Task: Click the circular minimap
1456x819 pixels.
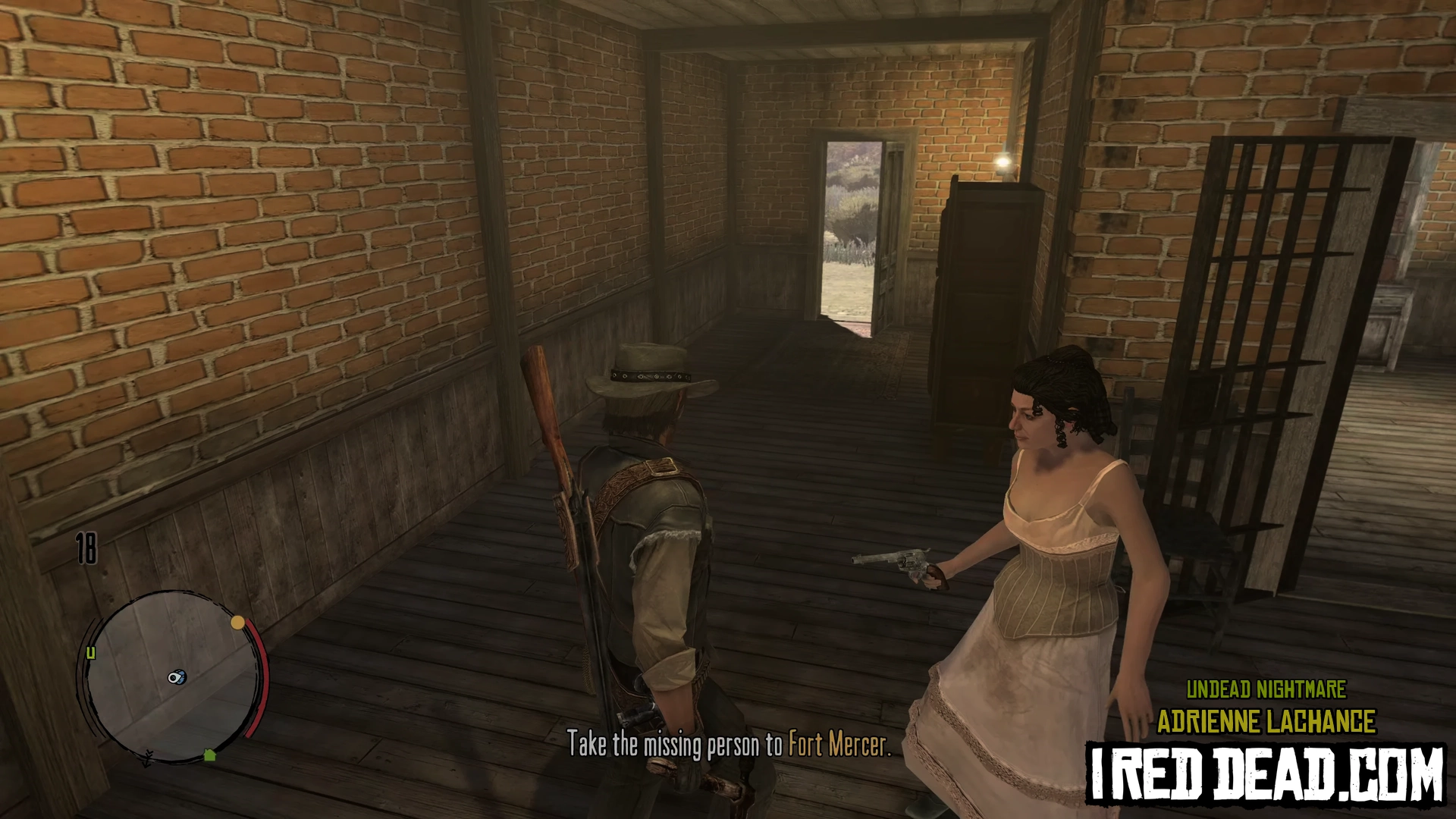Action: [x=173, y=677]
